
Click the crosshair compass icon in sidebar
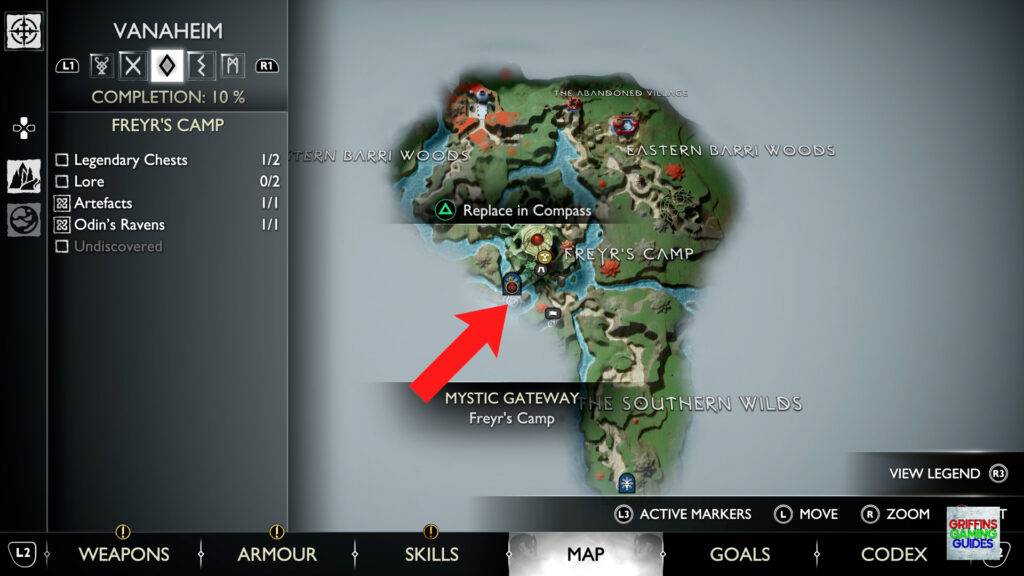click(23, 30)
